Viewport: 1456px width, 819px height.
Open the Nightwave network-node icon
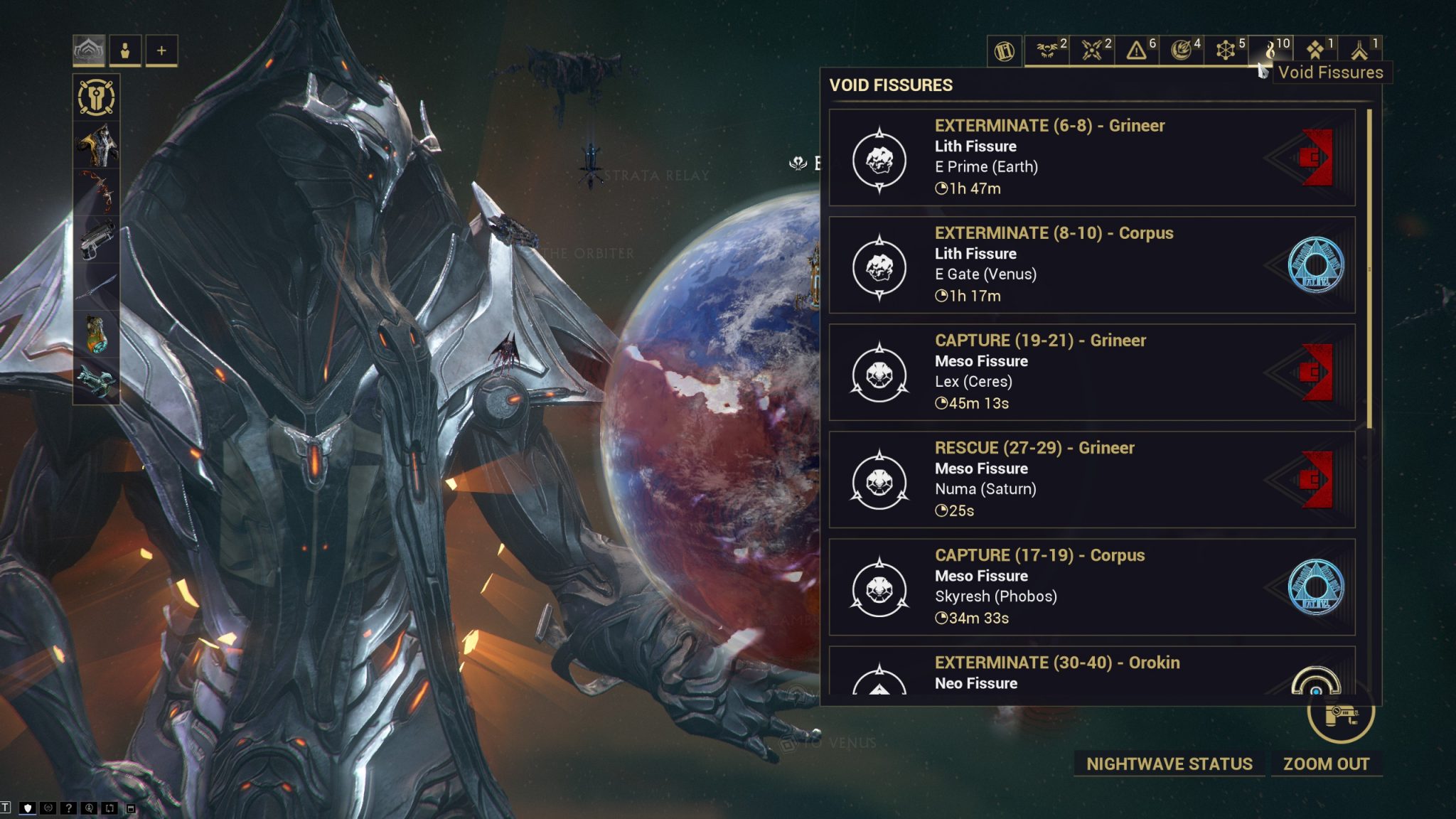click(1226, 50)
